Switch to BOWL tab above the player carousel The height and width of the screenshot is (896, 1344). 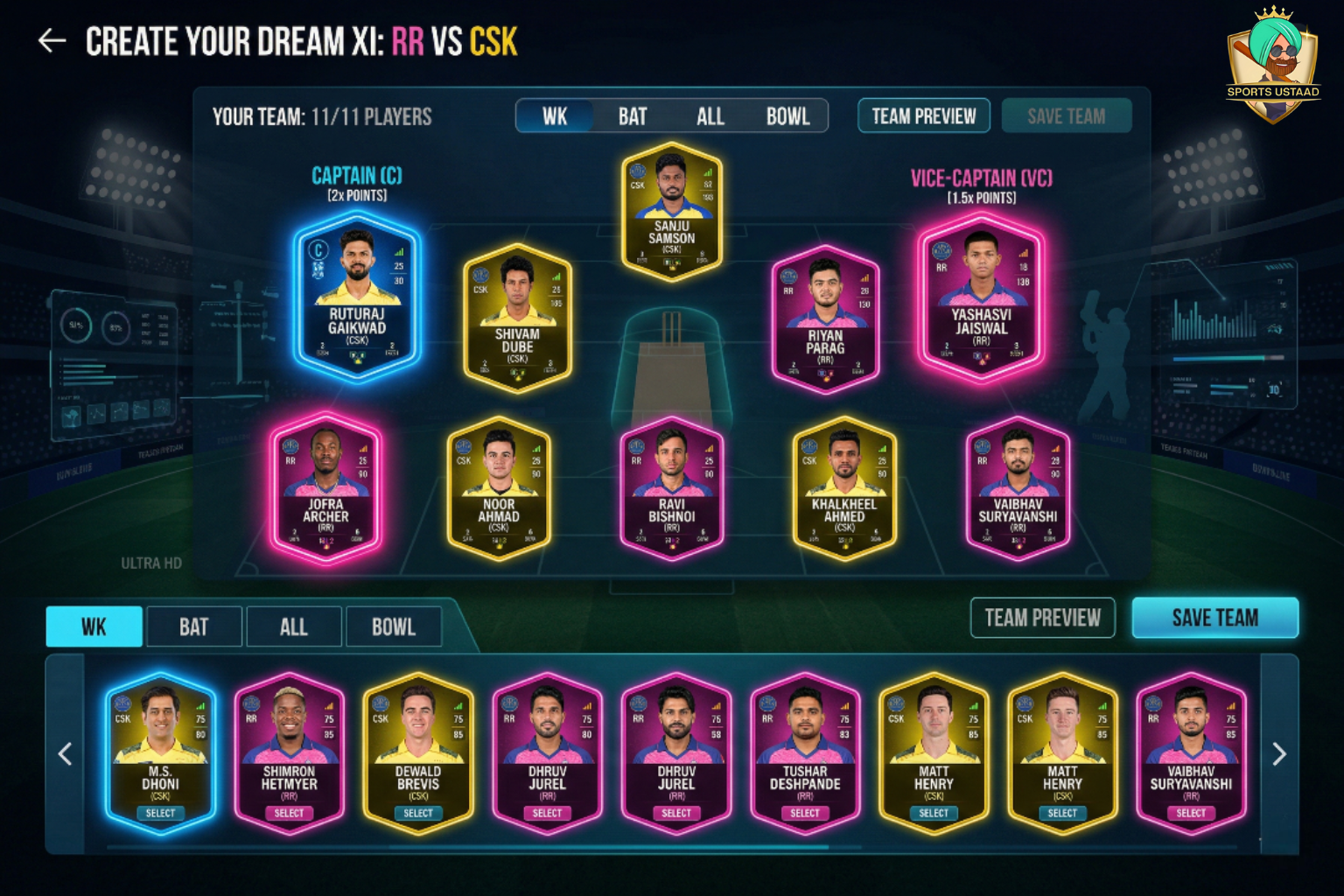(394, 626)
